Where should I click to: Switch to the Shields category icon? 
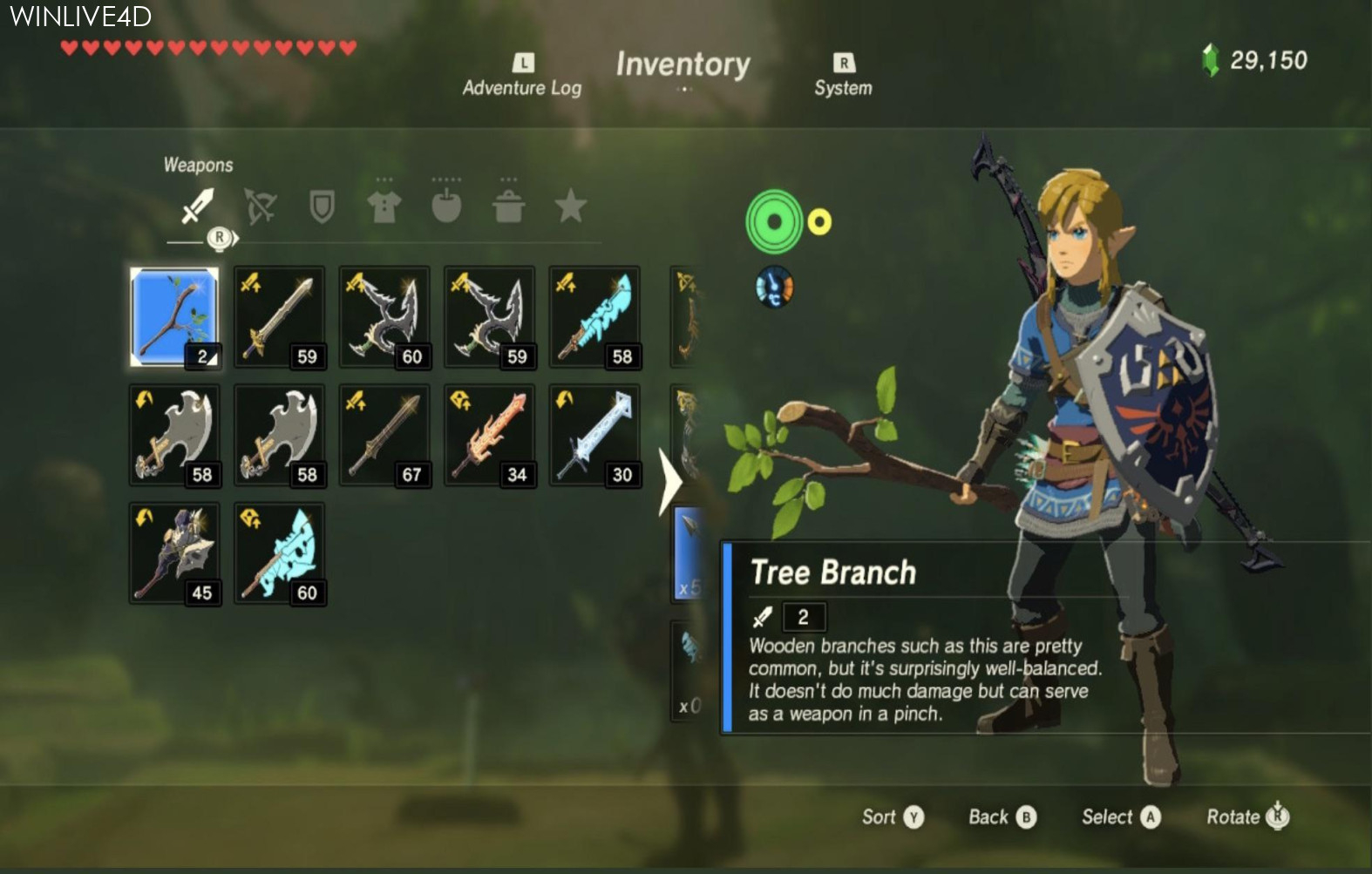(324, 204)
